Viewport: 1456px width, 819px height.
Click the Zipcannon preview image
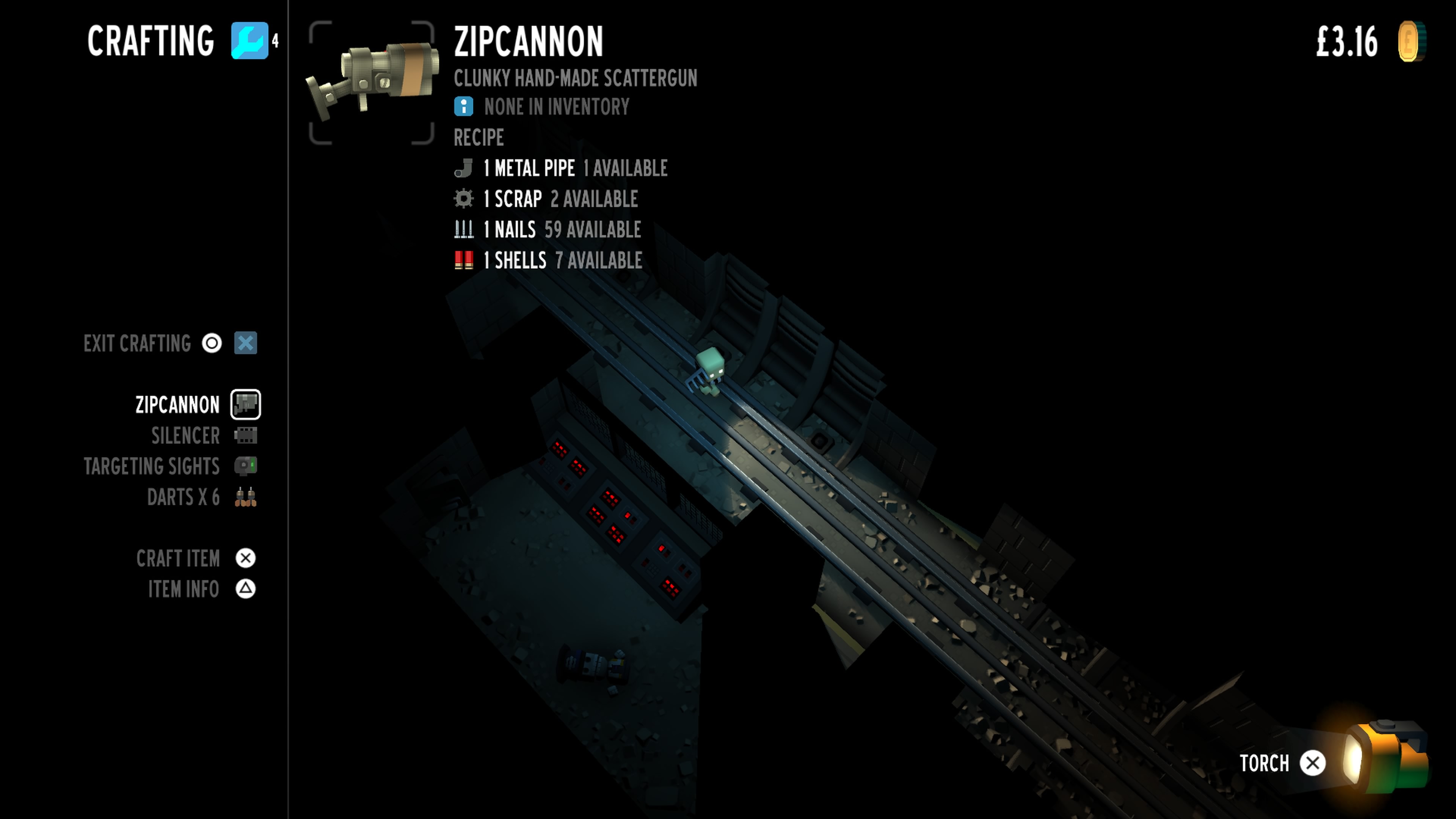tap(372, 83)
